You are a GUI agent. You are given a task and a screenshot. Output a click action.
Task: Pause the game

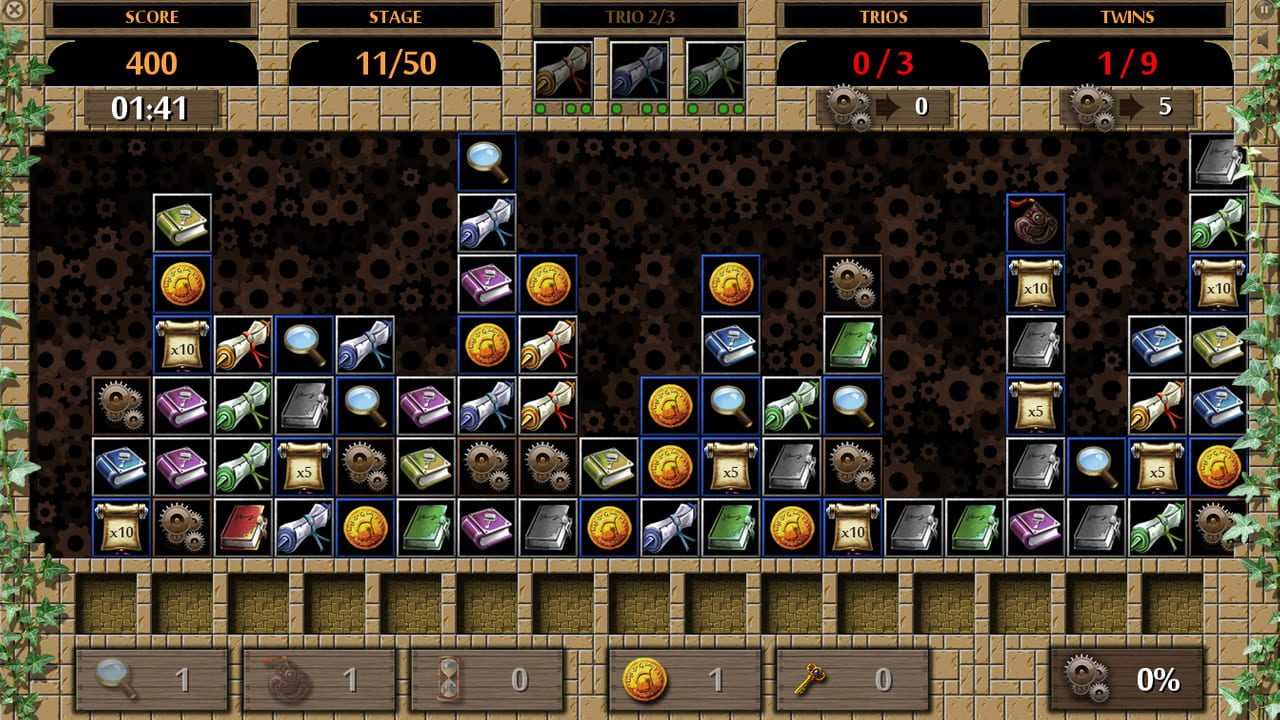point(1266,9)
